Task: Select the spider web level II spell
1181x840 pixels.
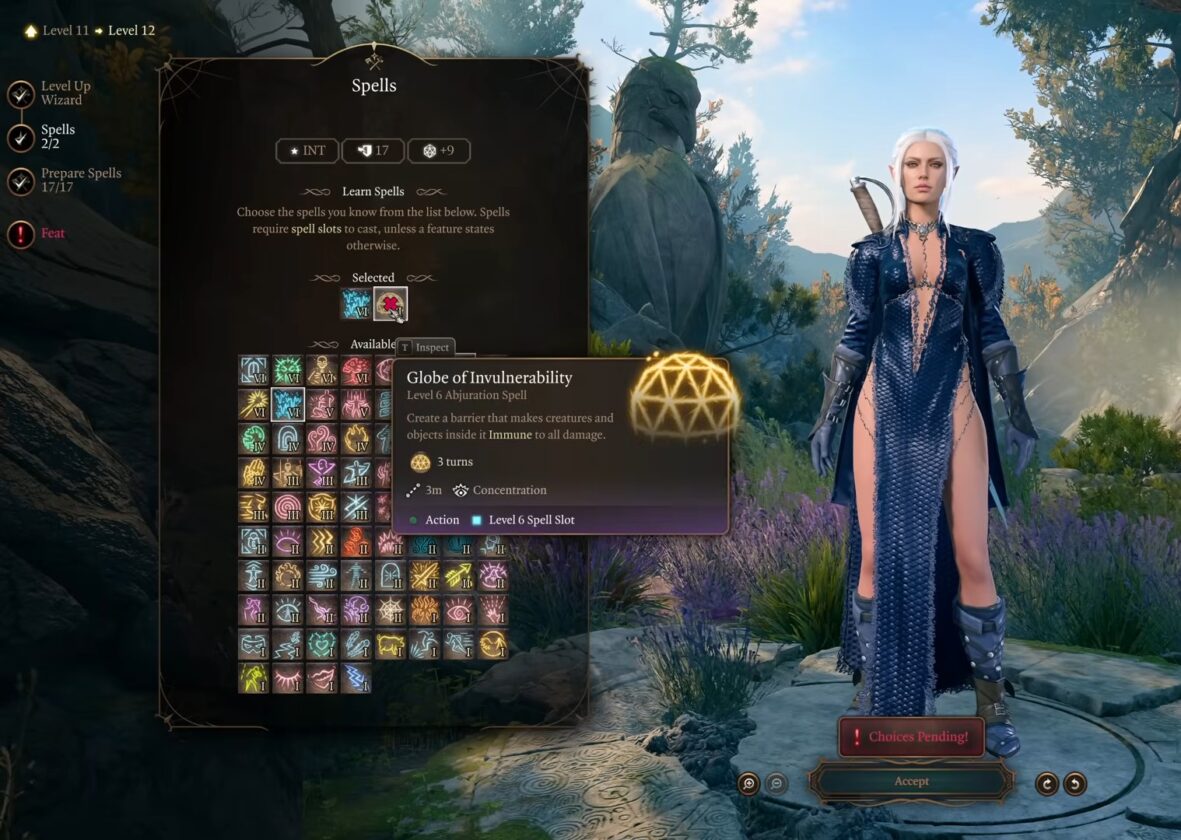Action: click(x=390, y=610)
